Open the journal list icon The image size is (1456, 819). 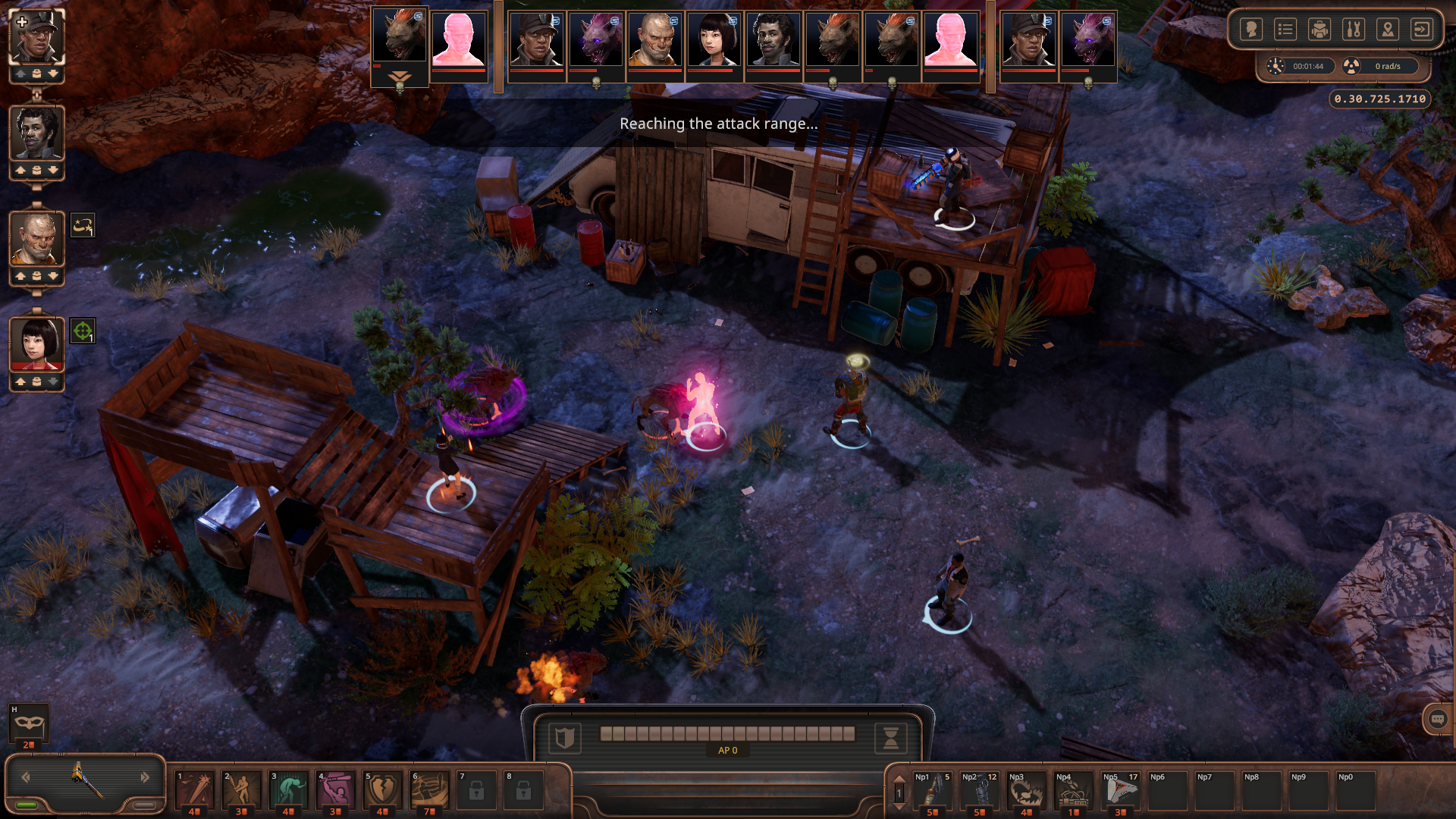click(1285, 30)
